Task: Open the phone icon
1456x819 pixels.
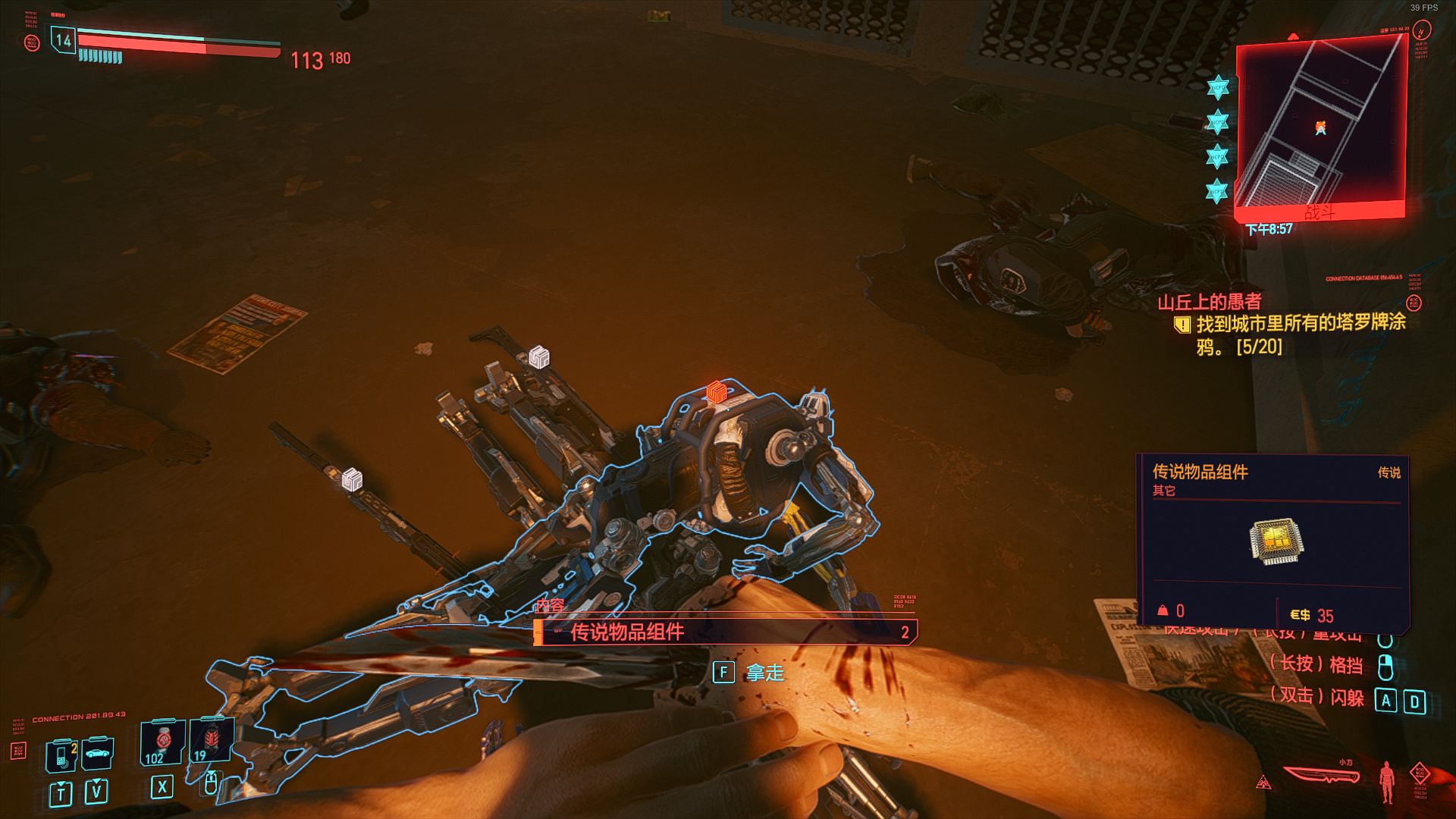Action: click(x=62, y=754)
